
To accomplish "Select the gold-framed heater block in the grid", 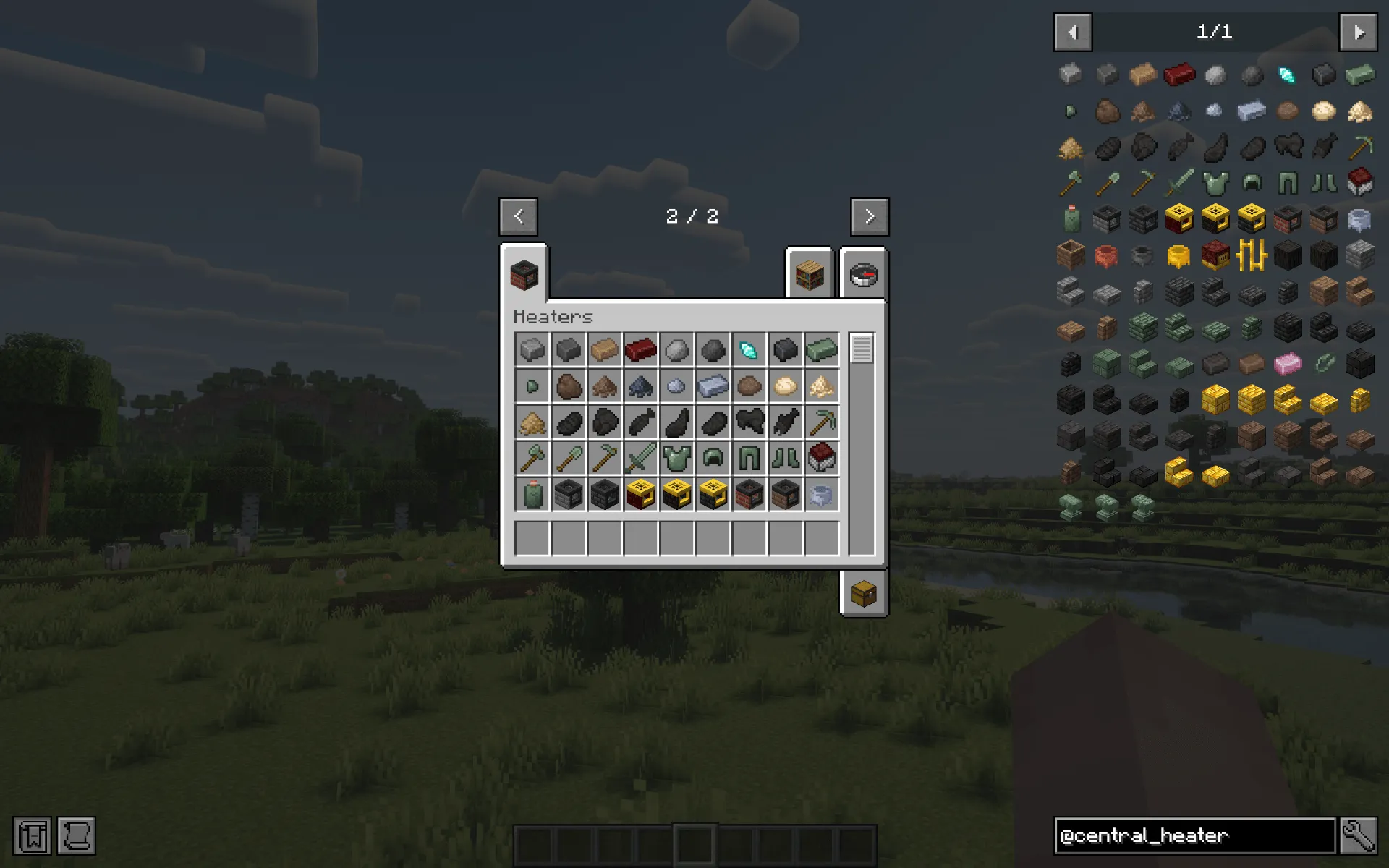I will click(x=640, y=493).
